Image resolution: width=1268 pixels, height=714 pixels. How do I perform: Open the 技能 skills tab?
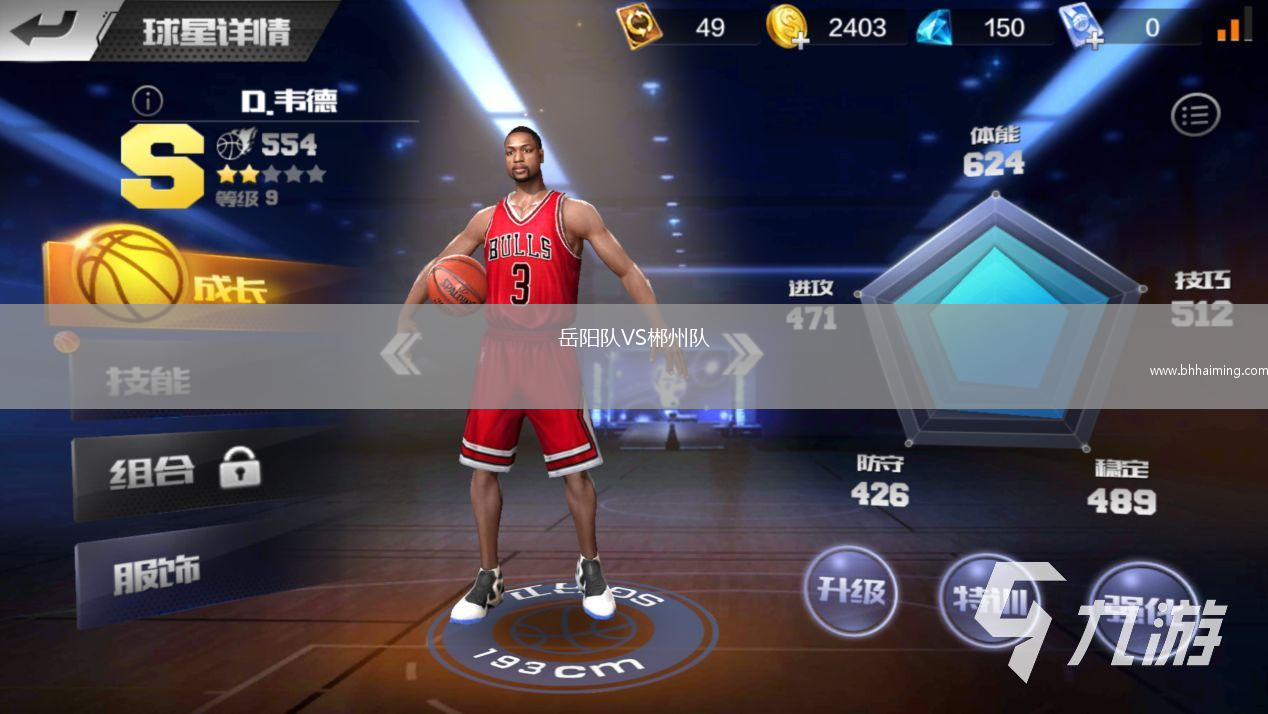pyautogui.click(x=150, y=380)
